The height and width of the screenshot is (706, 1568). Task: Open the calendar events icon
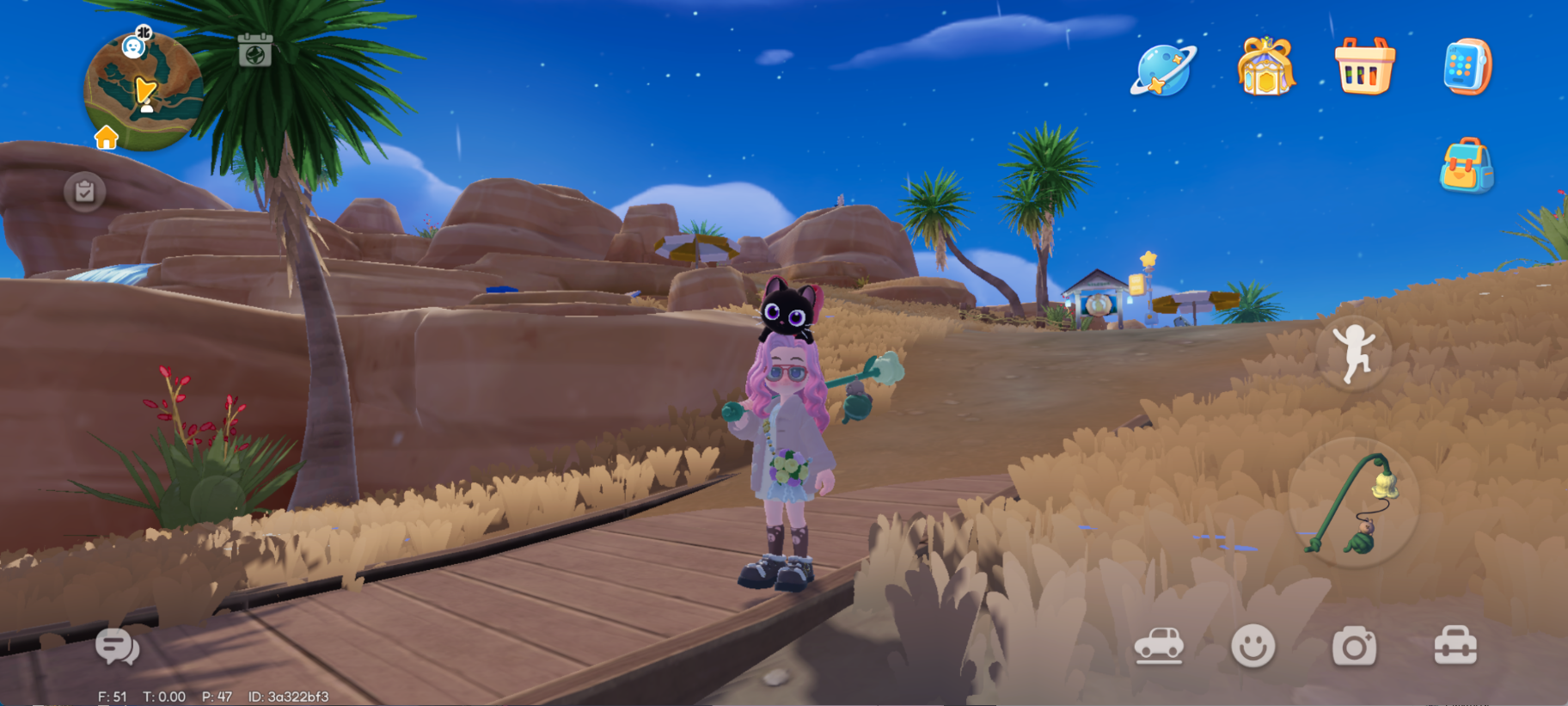(x=254, y=51)
